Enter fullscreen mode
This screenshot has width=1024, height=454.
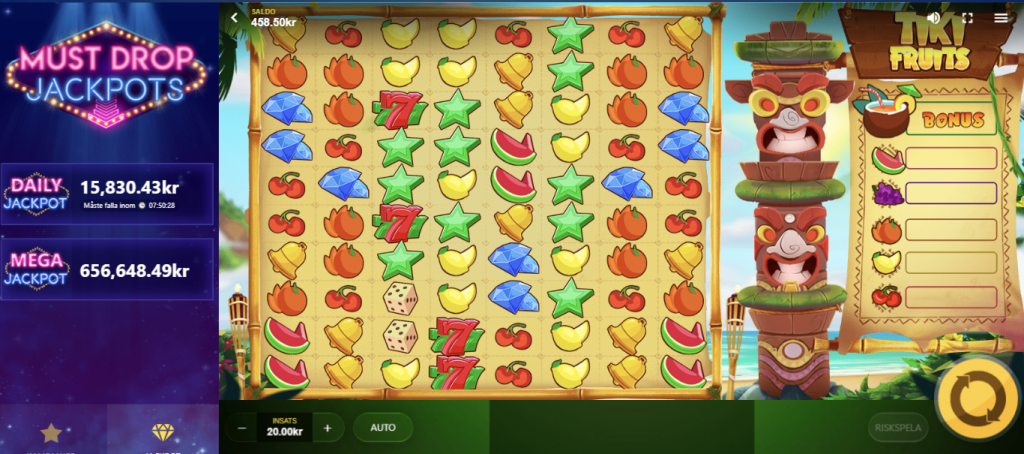(967, 18)
